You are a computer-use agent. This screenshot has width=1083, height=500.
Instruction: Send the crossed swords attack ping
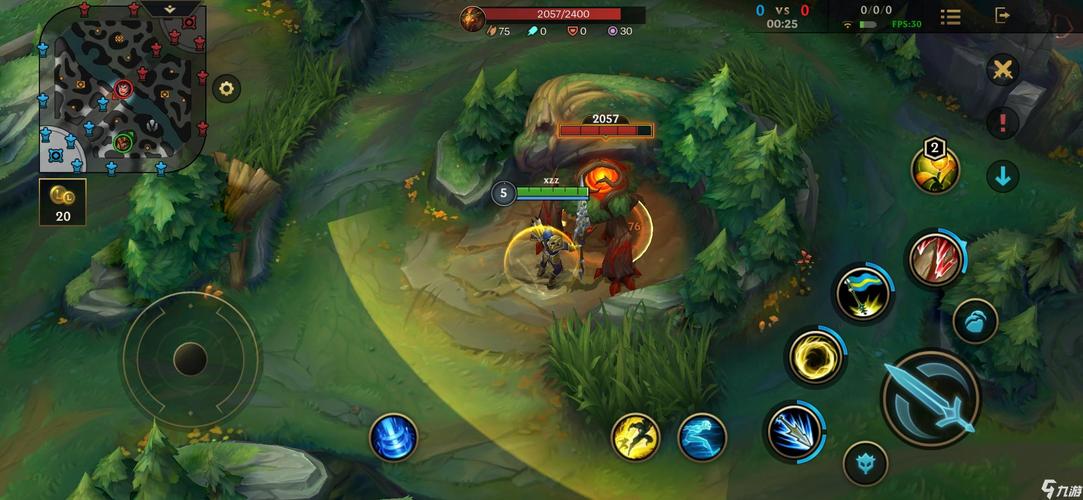(1002, 69)
